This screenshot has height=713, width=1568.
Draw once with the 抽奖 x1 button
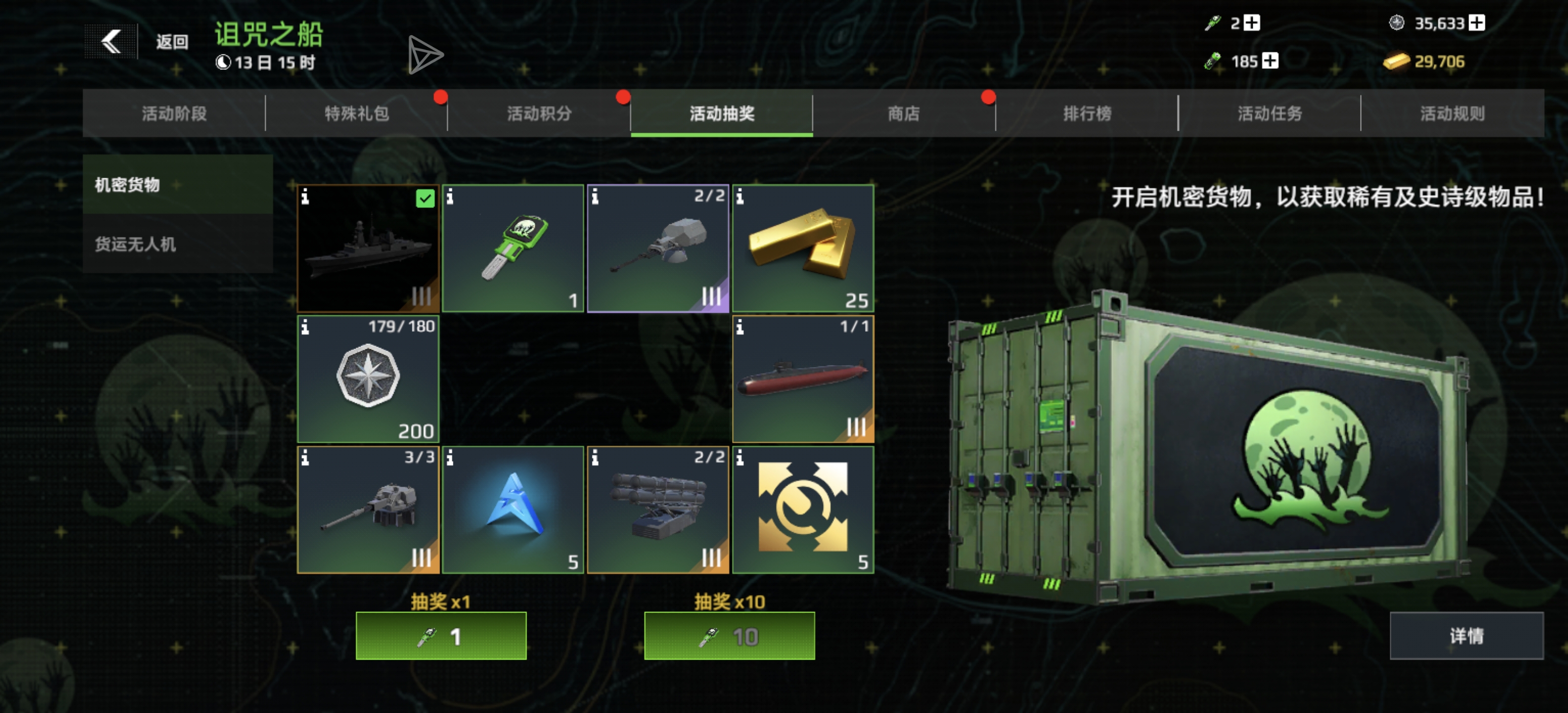click(441, 636)
